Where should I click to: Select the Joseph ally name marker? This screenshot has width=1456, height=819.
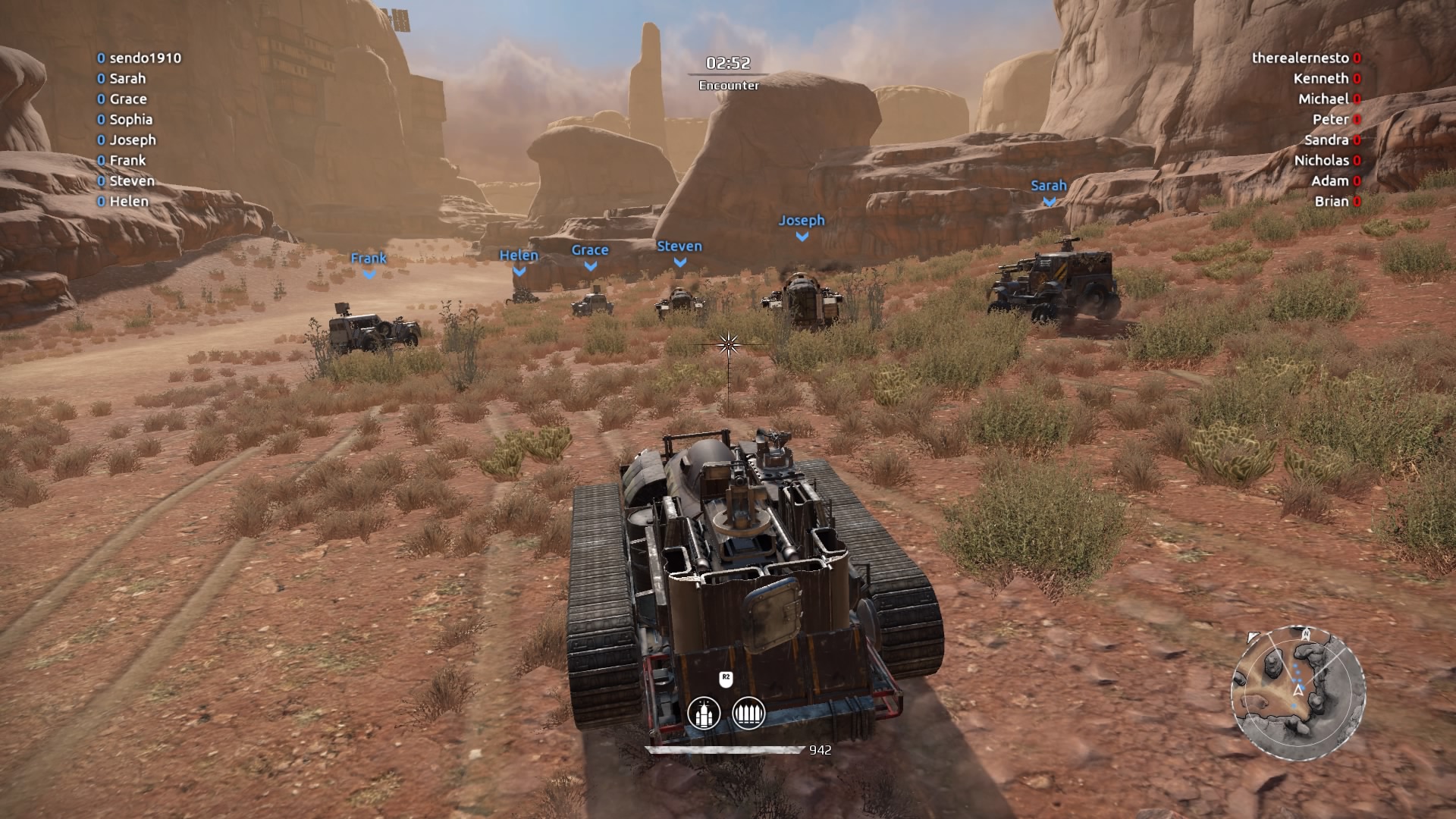(x=802, y=221)
